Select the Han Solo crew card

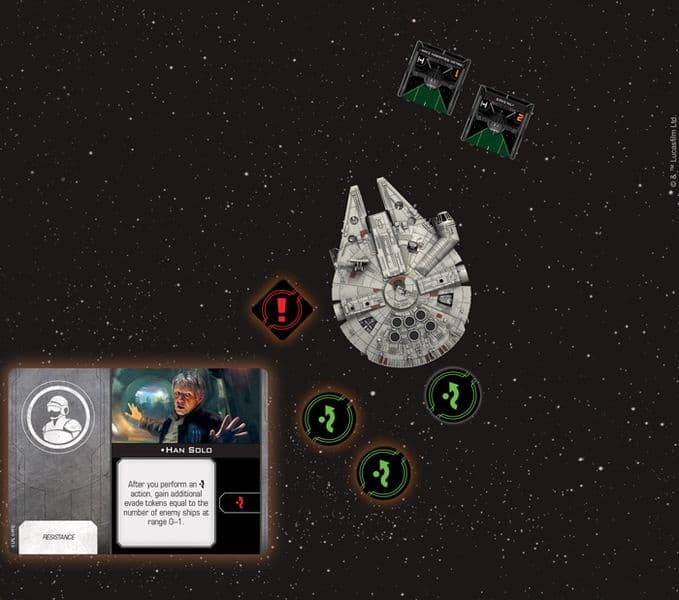click(137, 460)
